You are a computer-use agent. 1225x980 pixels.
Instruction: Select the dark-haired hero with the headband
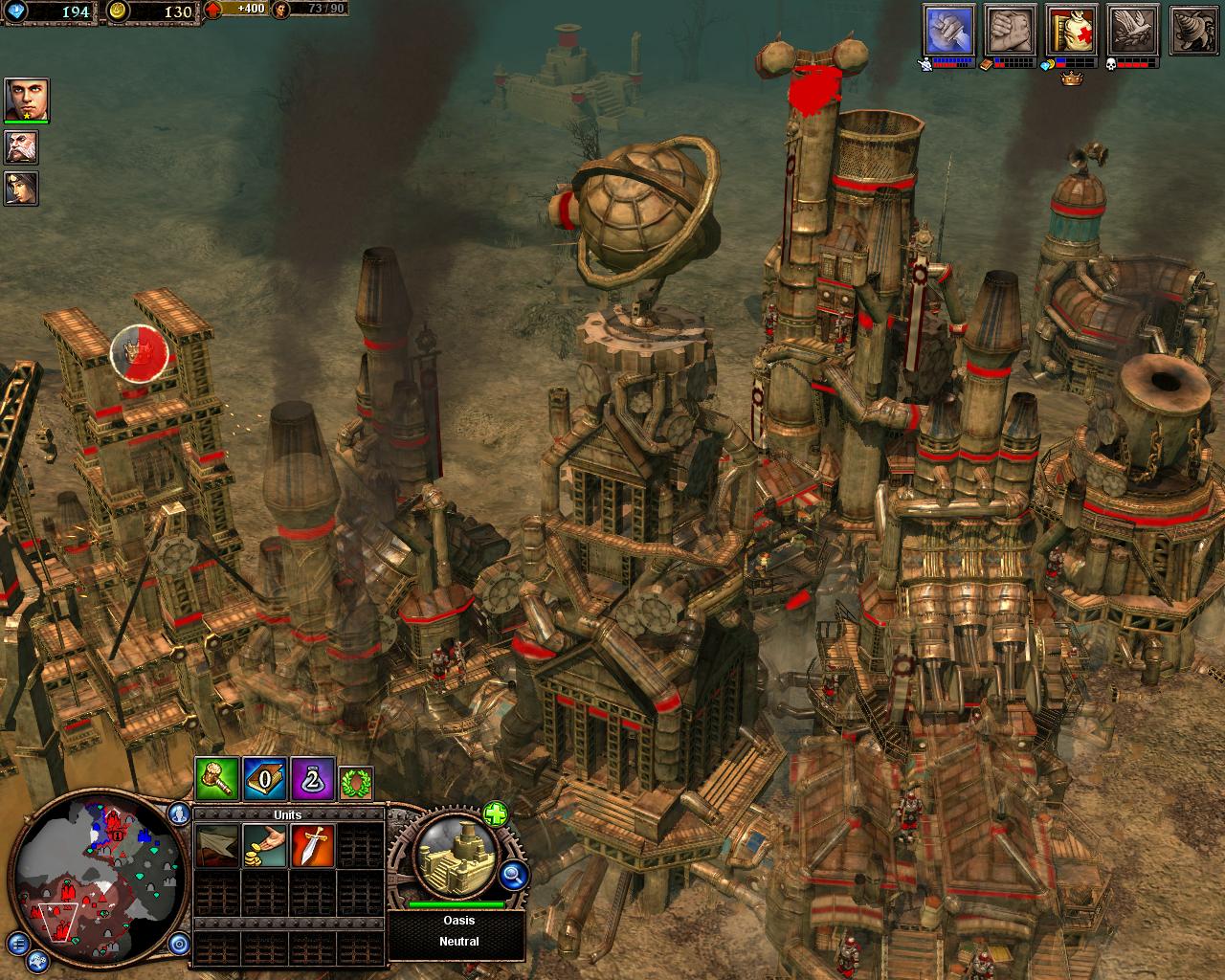[22, 188]
